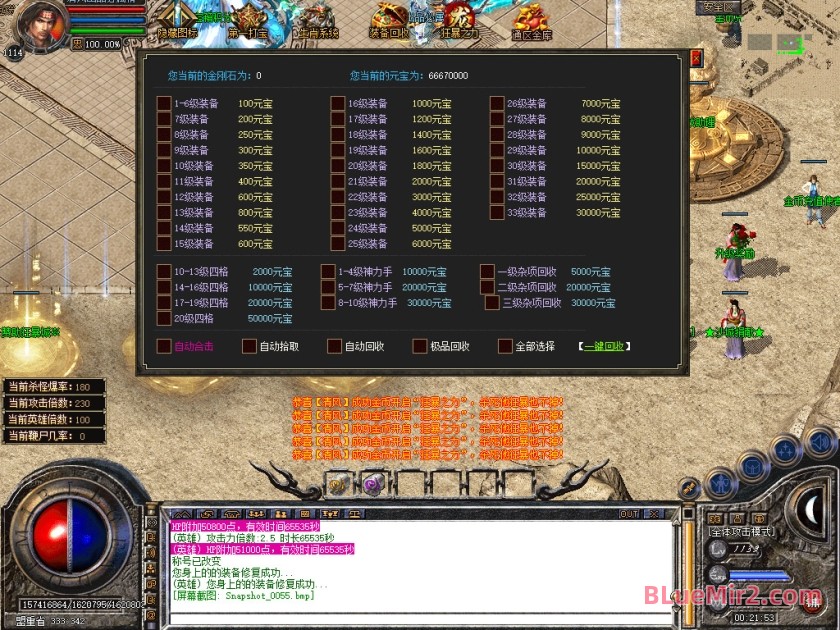Select the 20级四格 50000元宝 checkbox
The width and height of the screenshot is (840, 630).
pos(164,318)
